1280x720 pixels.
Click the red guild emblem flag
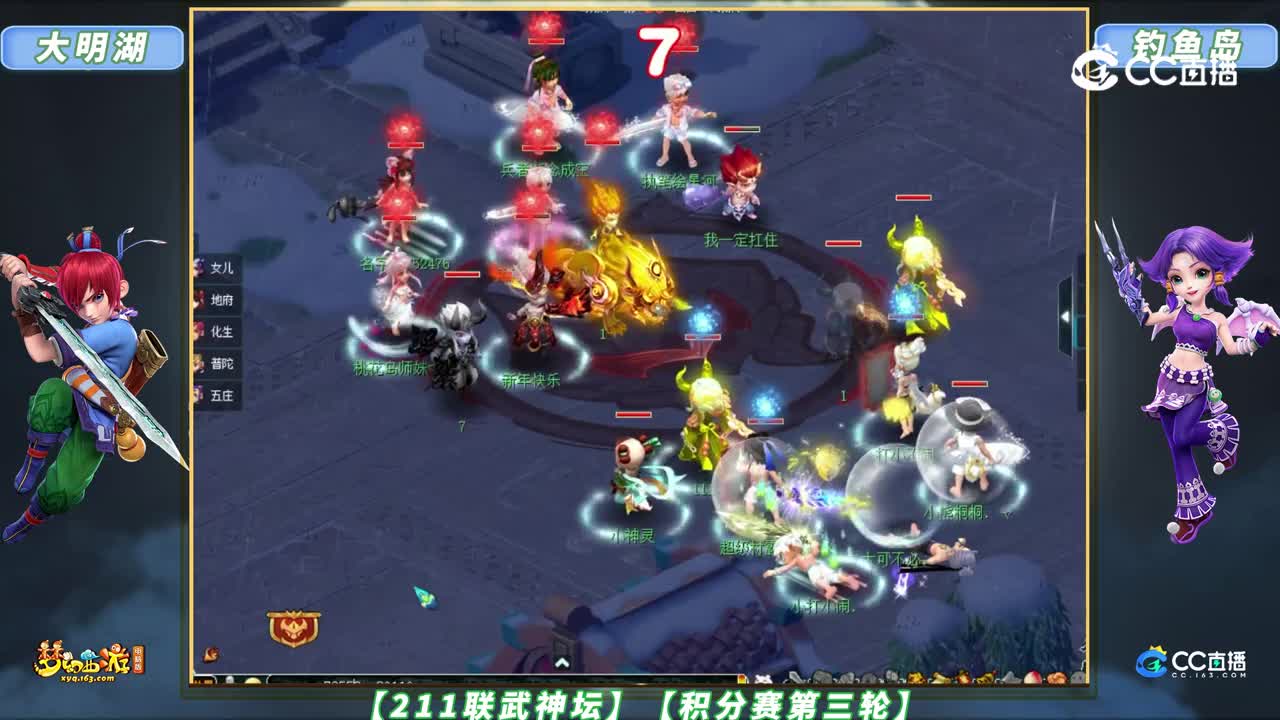point(292,628)
